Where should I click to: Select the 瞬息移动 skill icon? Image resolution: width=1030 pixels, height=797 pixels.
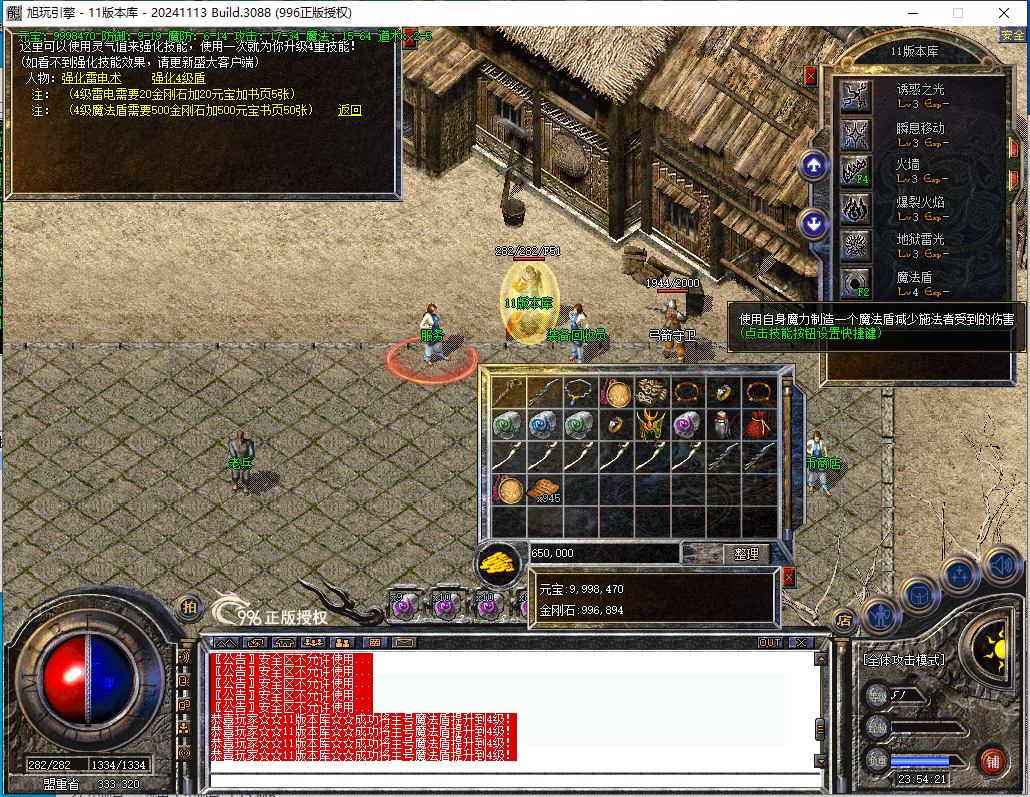click(856, 134)
